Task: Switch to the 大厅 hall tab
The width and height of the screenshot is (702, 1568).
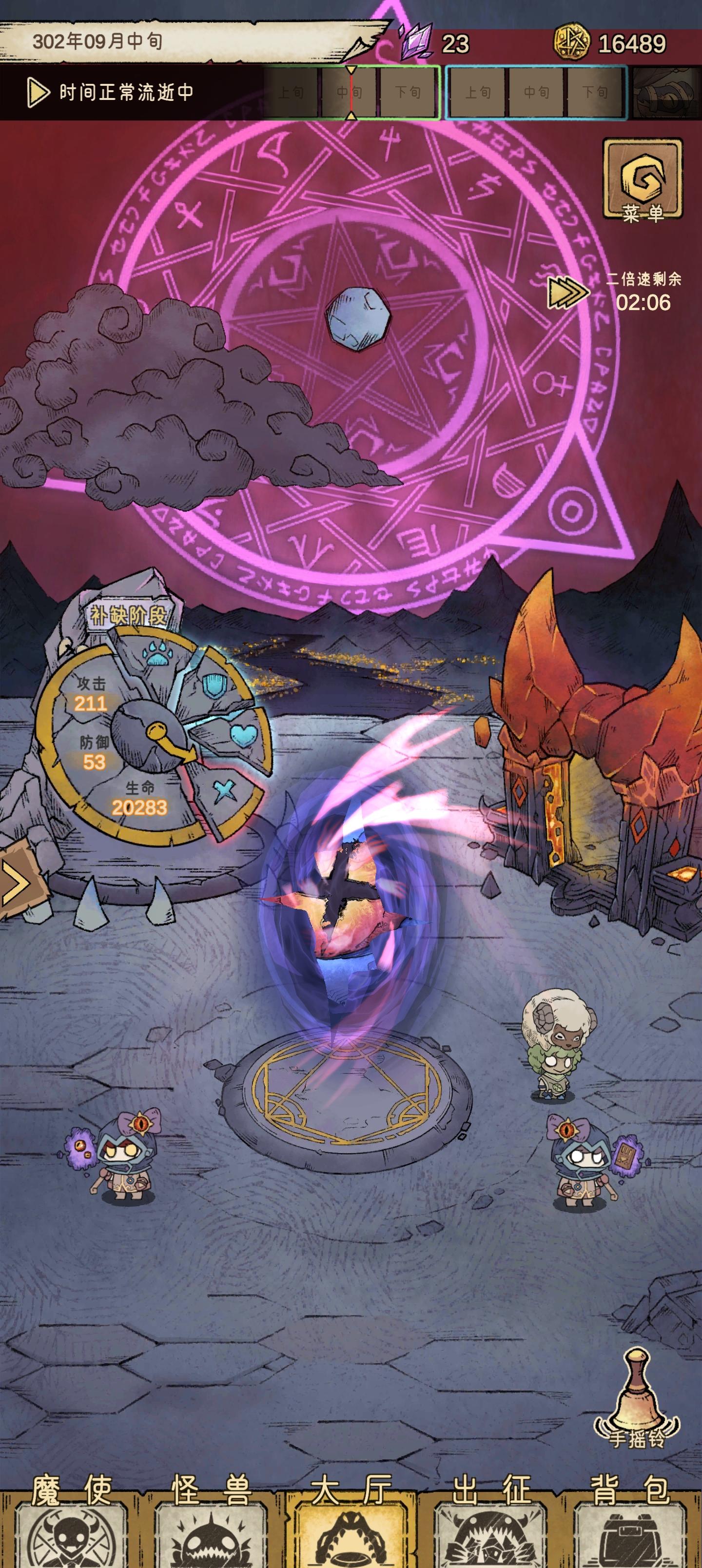Action: [351, 1534]
